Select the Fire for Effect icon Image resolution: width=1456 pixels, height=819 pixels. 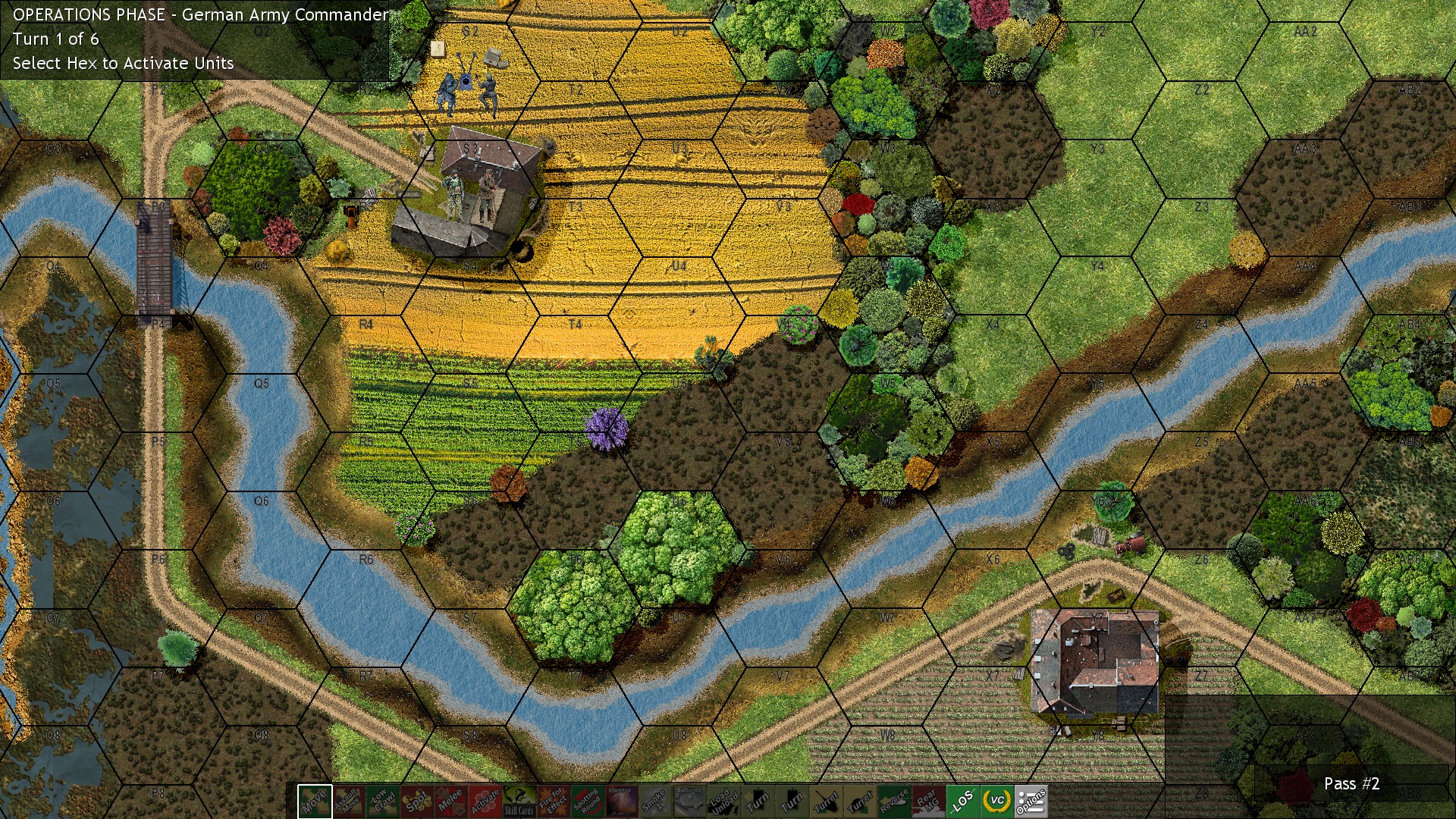point(555,802)
